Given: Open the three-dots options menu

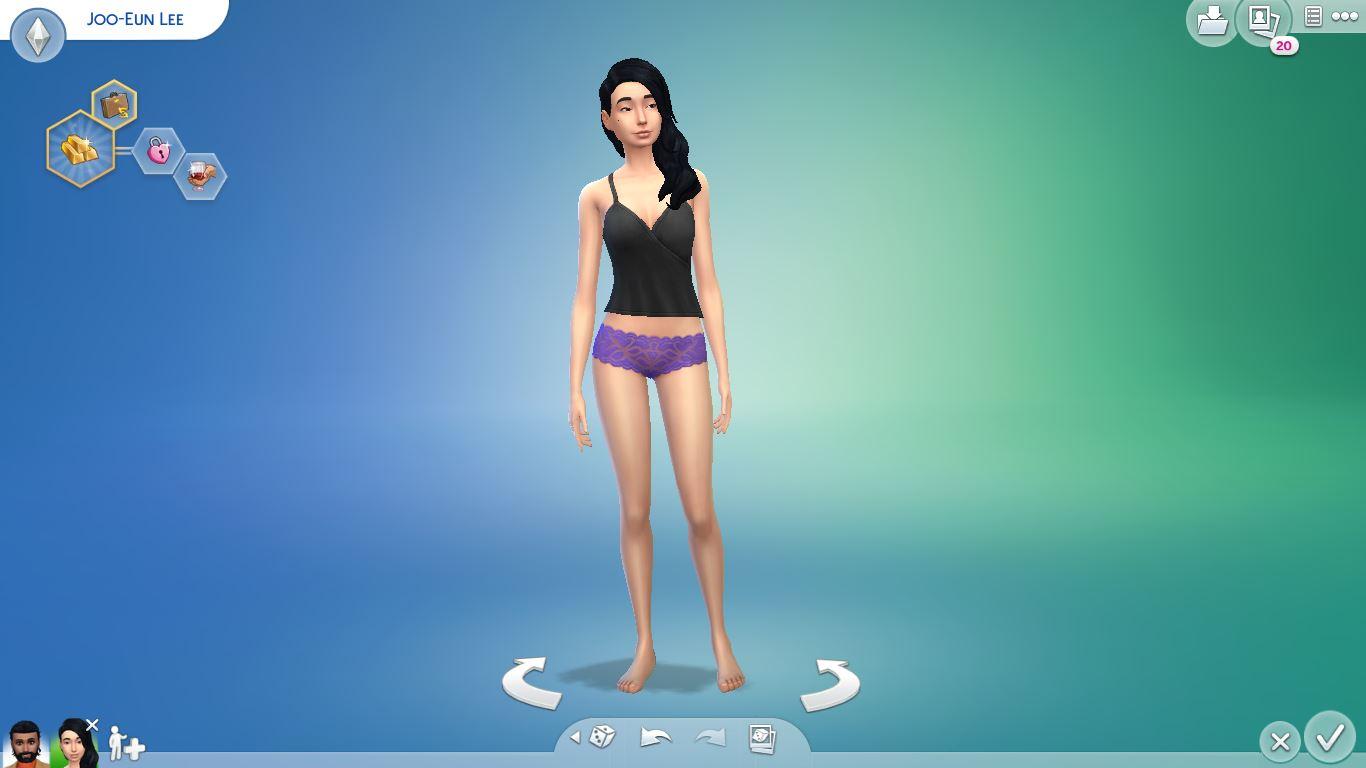Looking at the screenshot, I should coord(1345,17).
